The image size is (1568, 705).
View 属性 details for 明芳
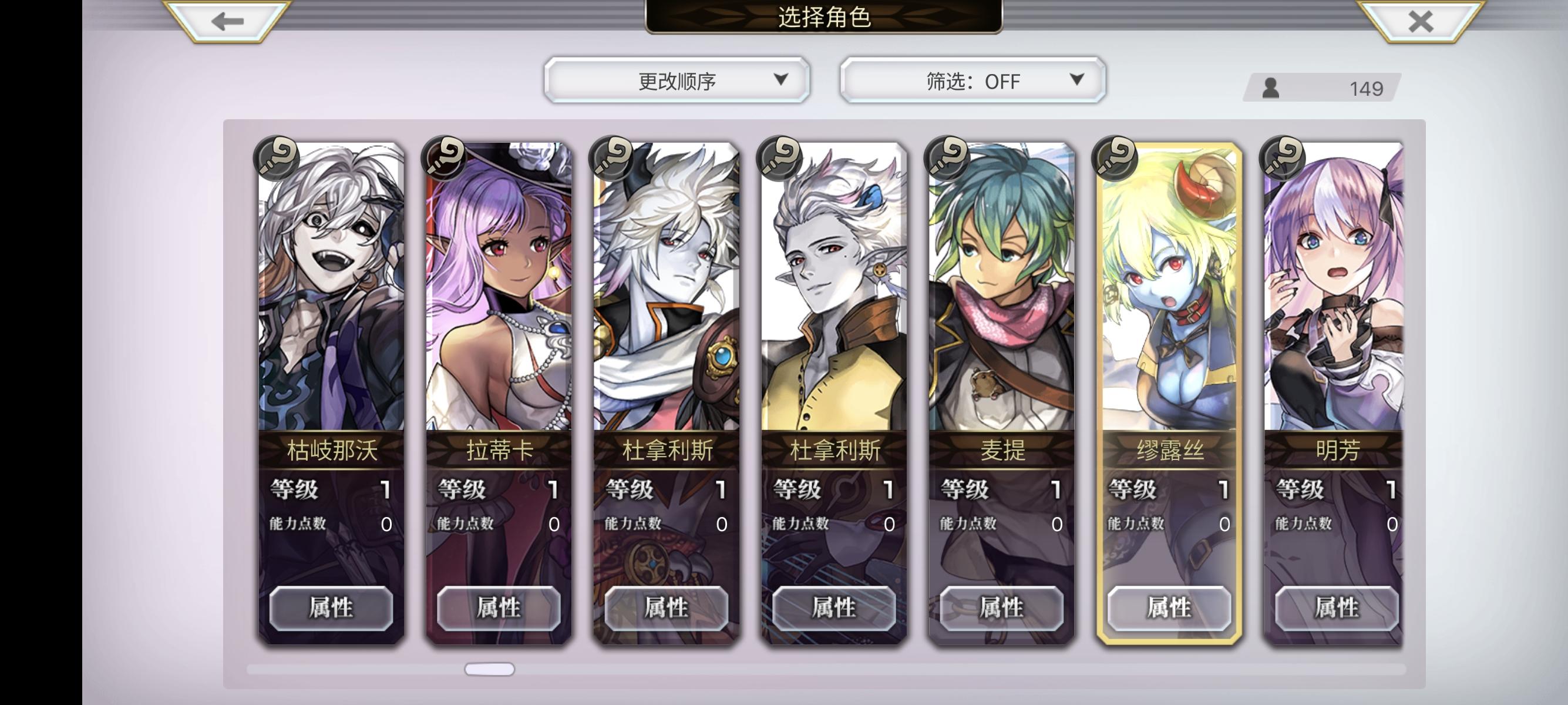(1337, 607)
